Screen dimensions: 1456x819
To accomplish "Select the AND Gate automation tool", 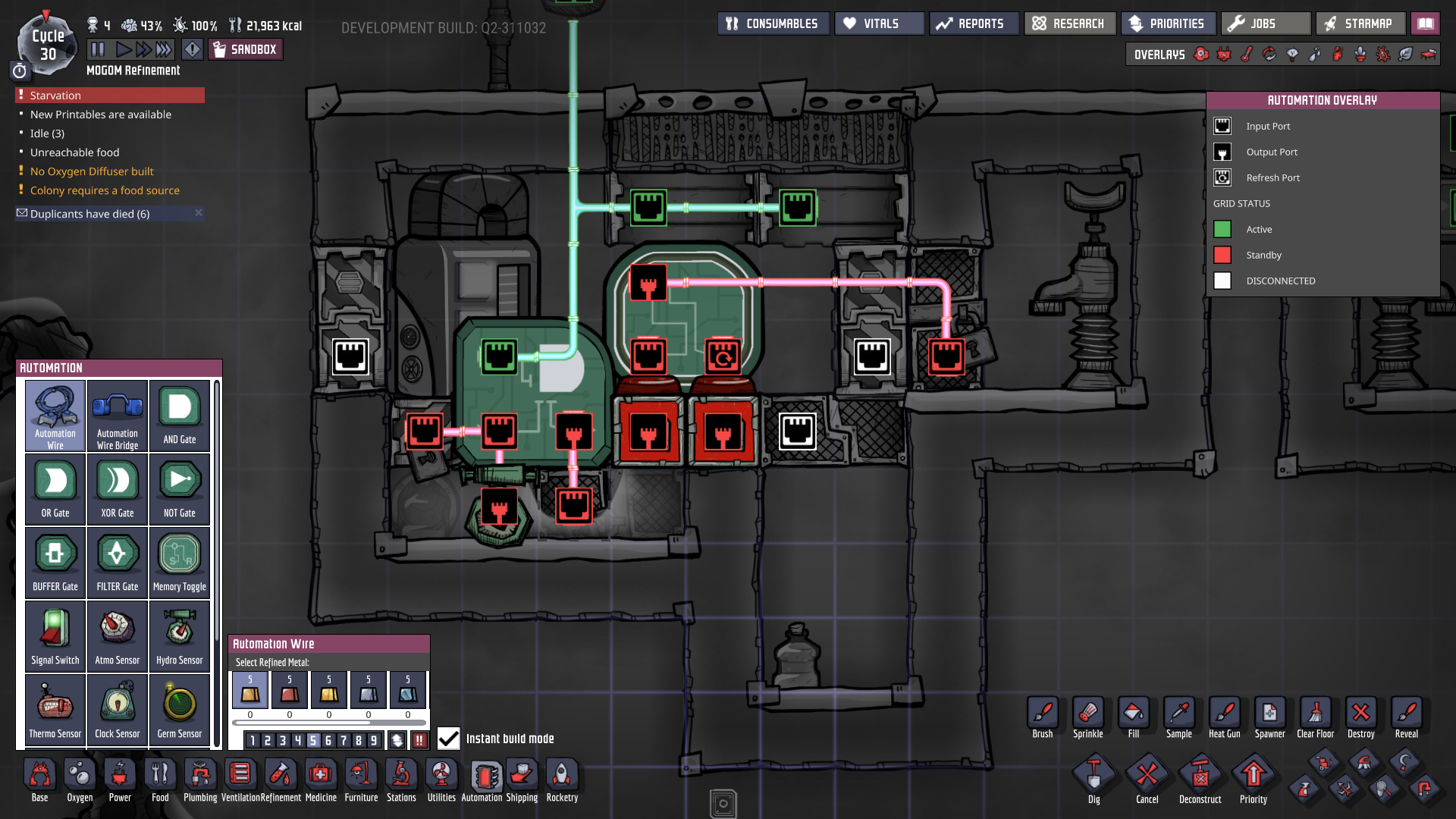I will point(179,416).
